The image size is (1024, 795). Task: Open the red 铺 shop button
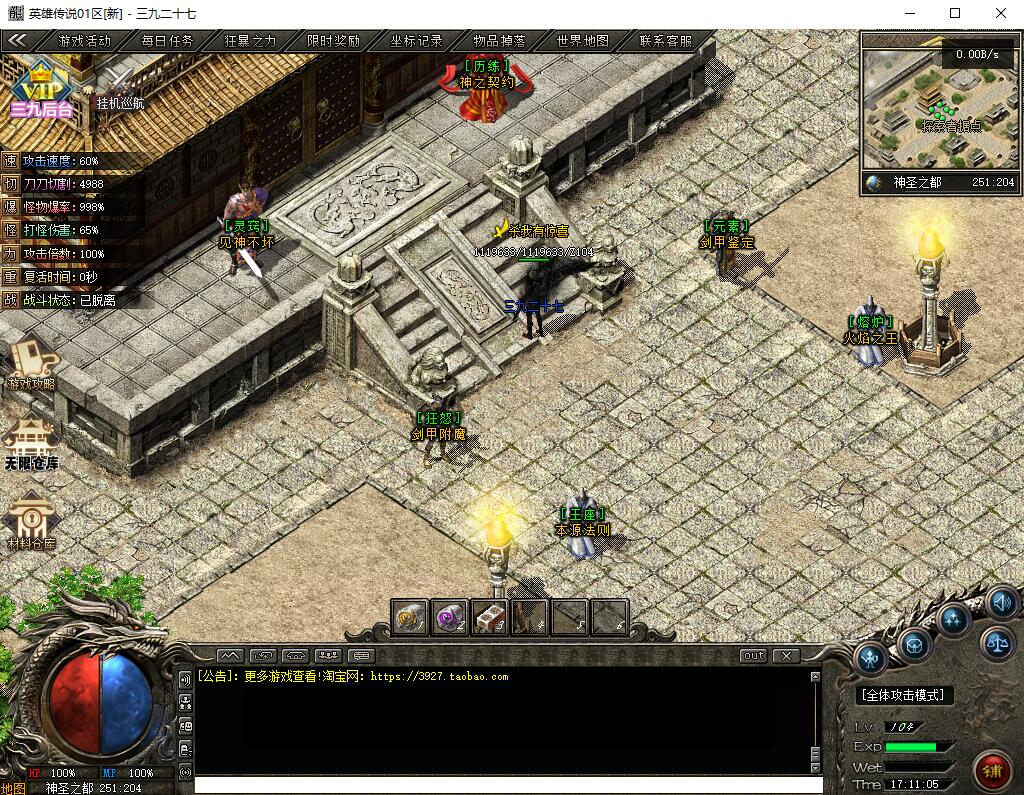tap(993, 771)
